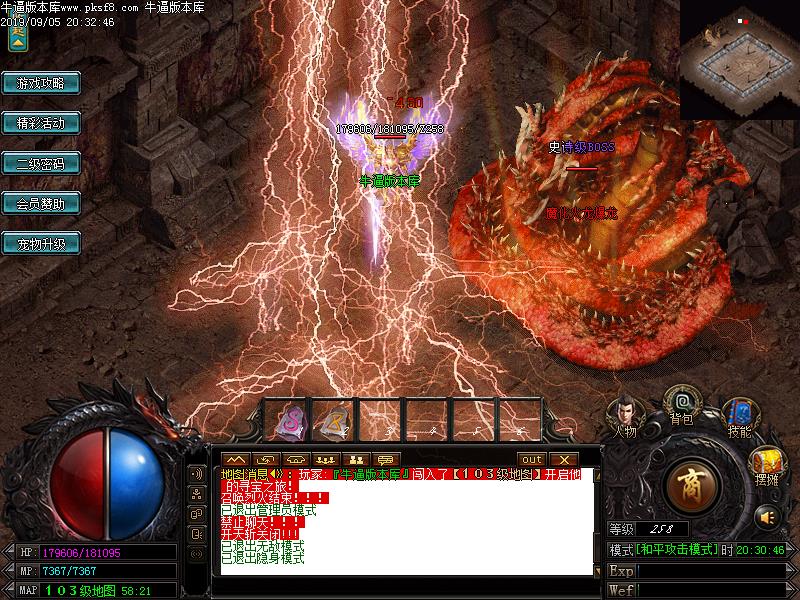
Task: Open the 会员赞助 member sponsorship menu
Action: (x=41, y=203)
